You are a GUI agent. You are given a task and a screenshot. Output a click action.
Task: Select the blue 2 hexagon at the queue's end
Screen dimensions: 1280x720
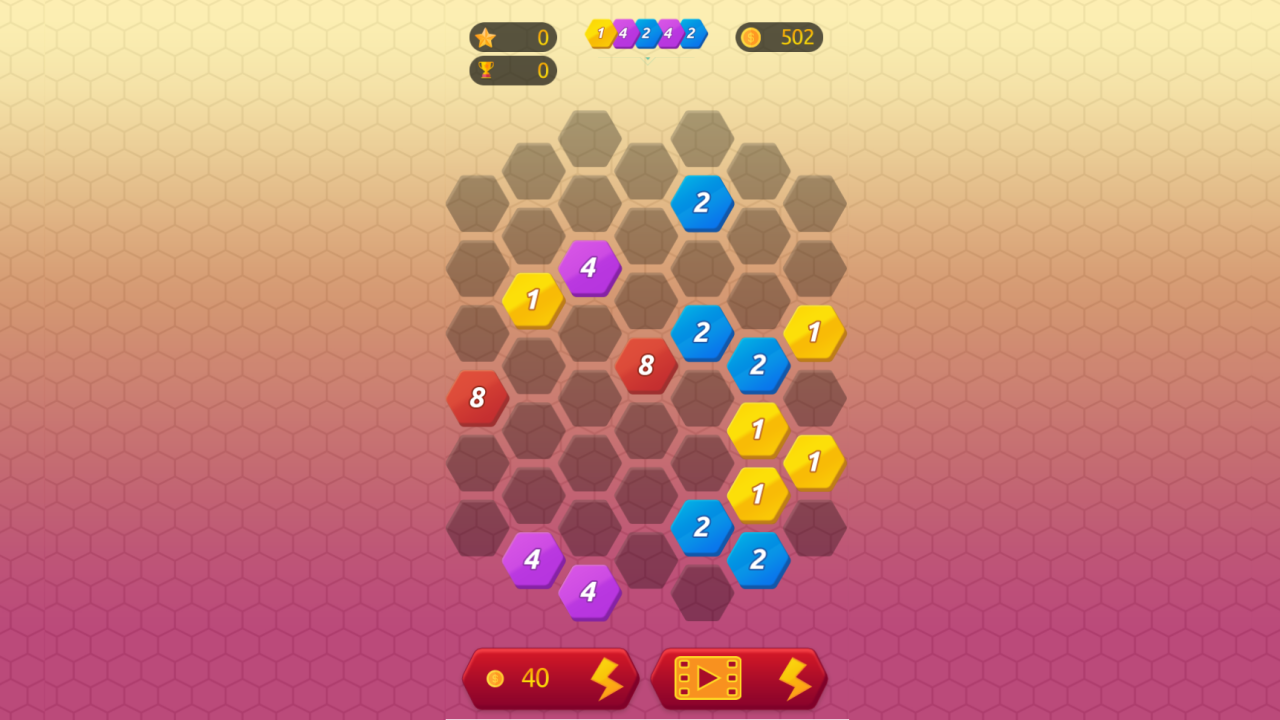coord(692,33)
